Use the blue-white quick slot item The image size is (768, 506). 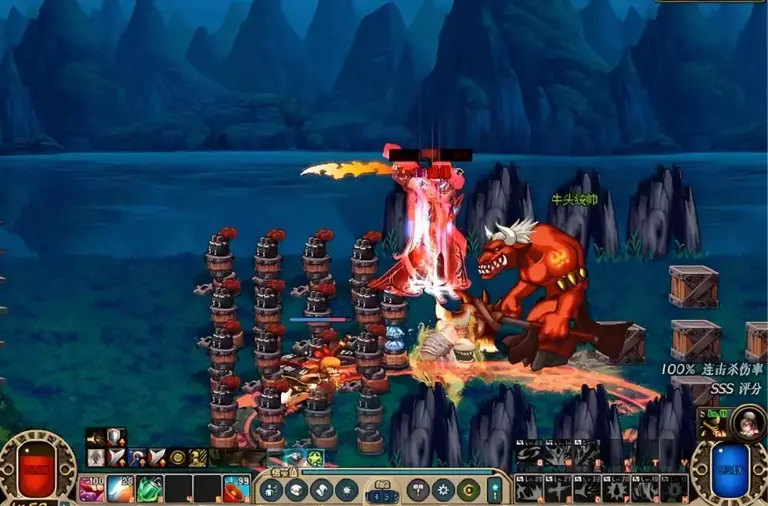point(121,489)
